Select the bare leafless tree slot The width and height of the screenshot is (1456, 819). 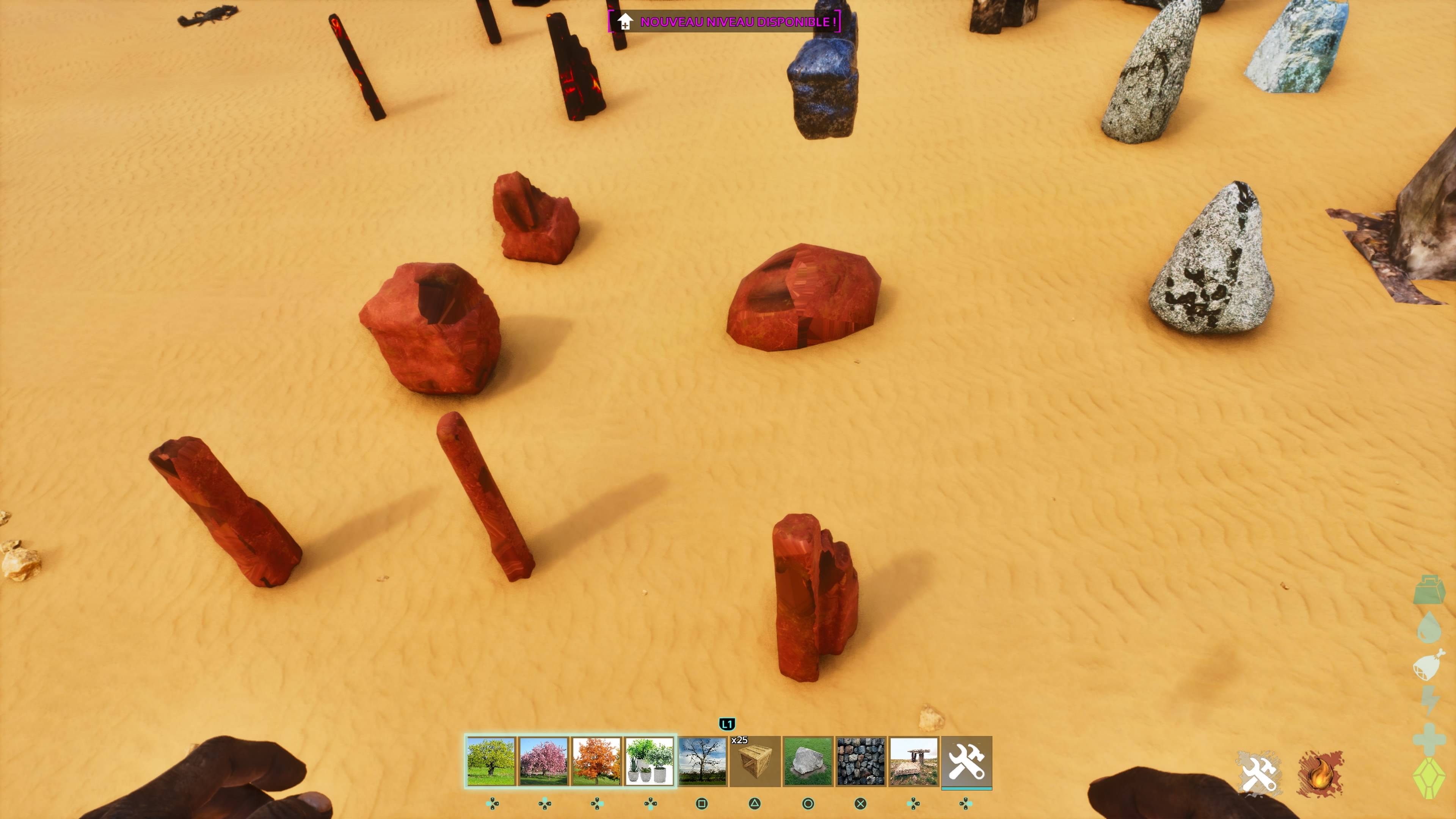pyautogui.click(x=702, y=761)
